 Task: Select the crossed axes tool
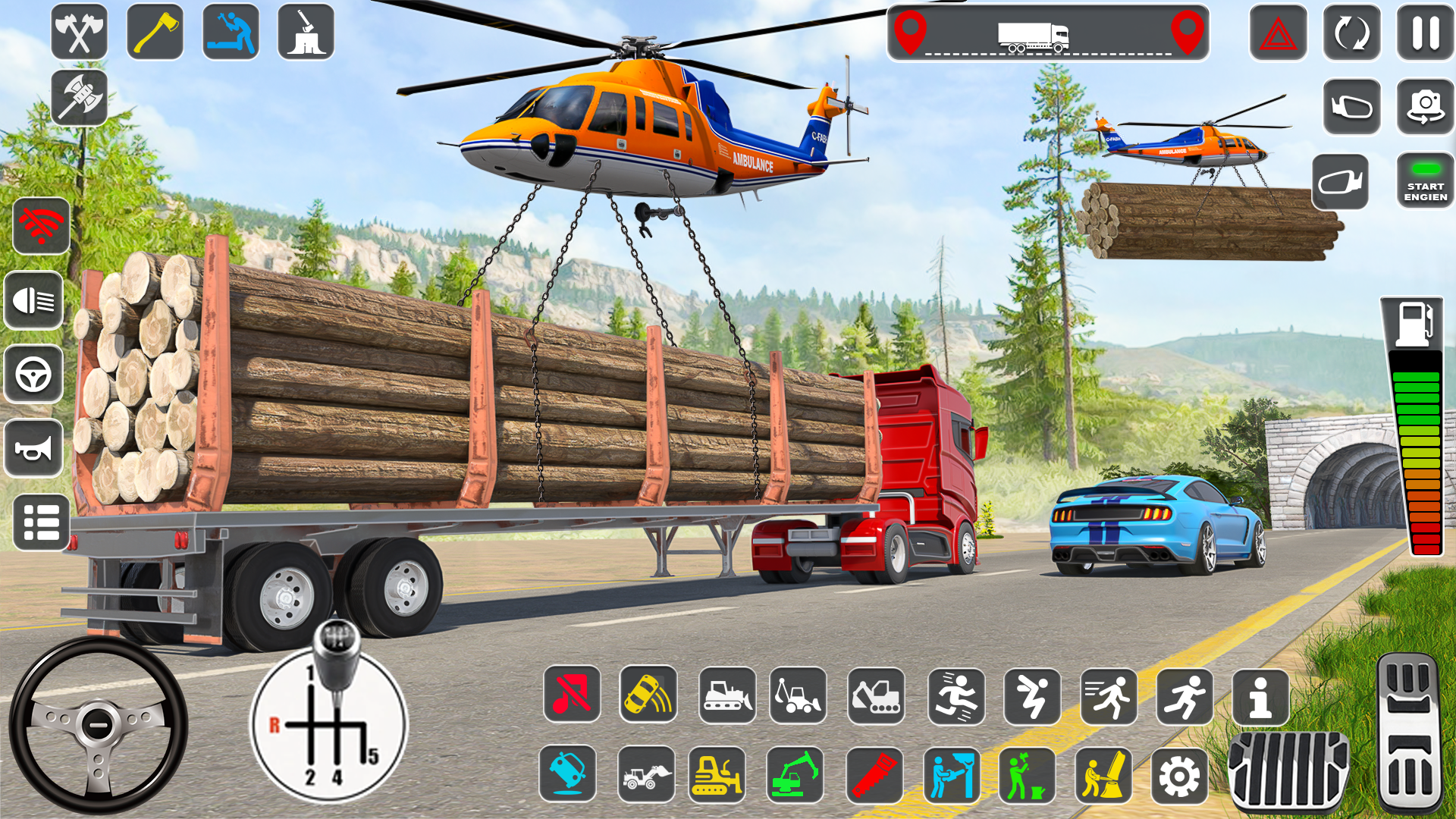[x=79, y=33]
